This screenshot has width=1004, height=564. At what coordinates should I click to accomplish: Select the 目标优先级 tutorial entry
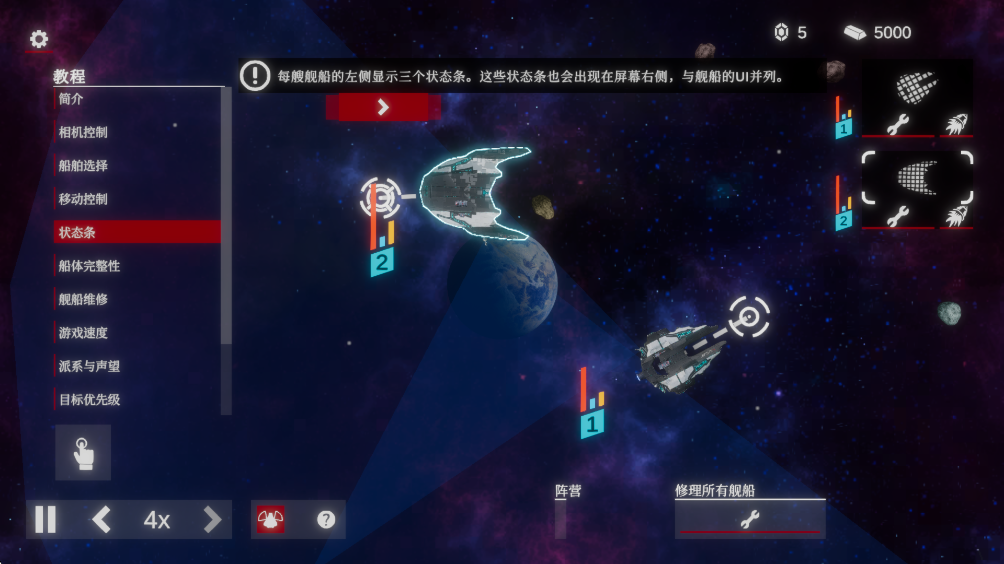pos(137,400)
